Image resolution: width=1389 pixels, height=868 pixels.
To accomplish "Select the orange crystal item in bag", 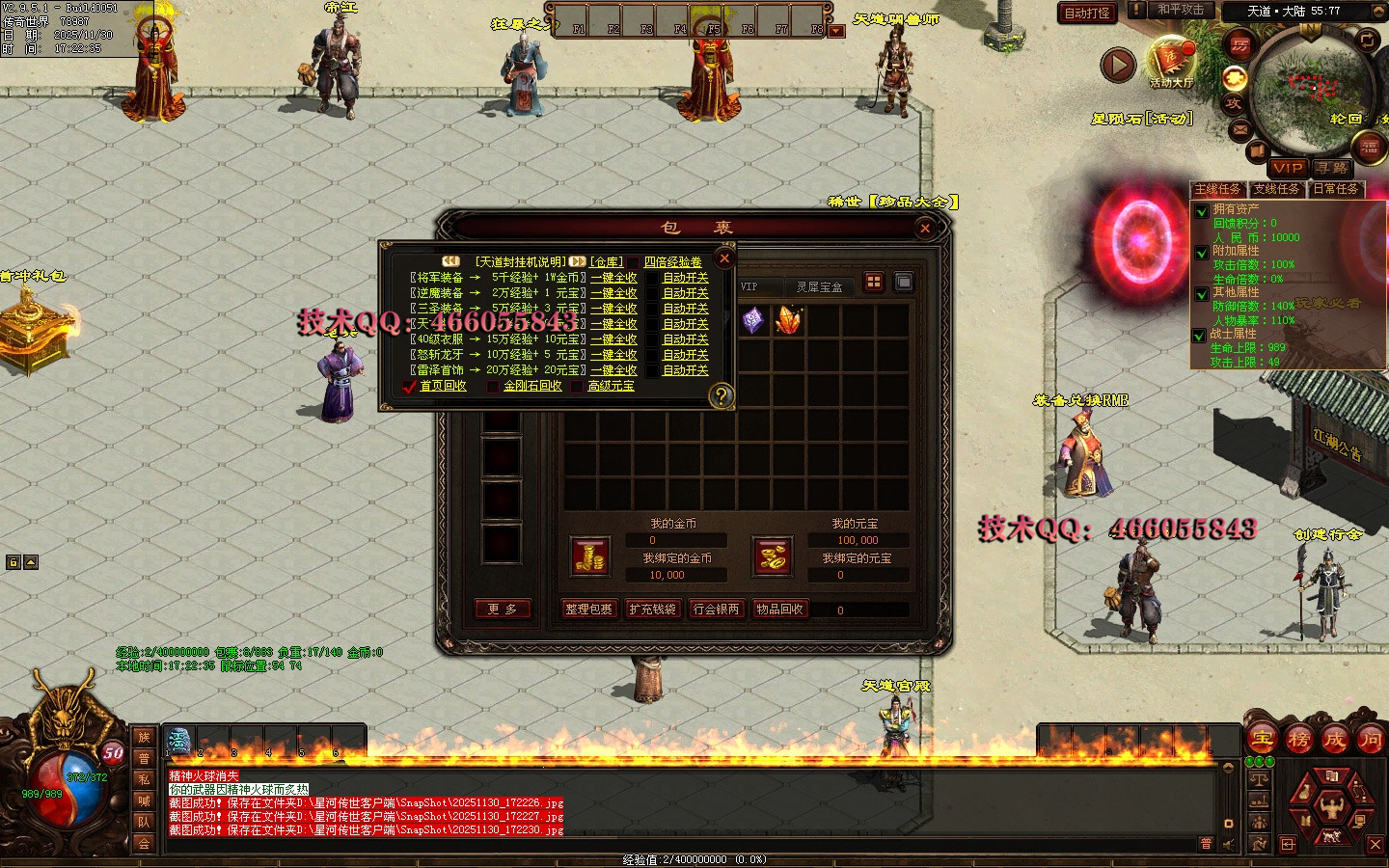I will (788, 320).
